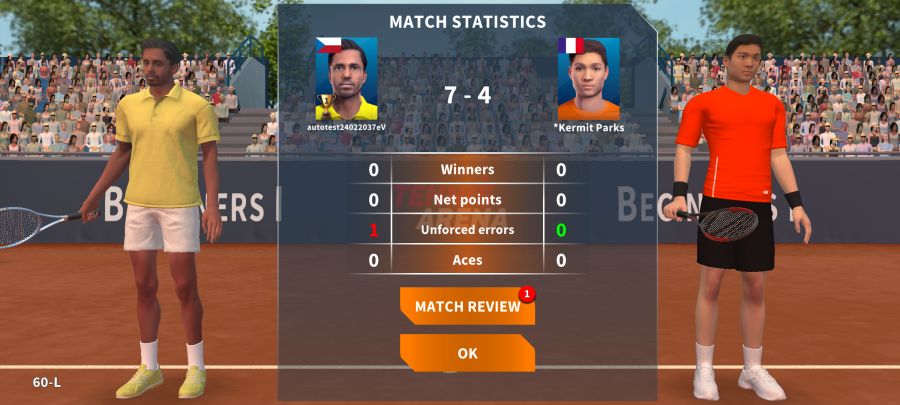View autotest24022037eV player portrait

pos(346,79)
